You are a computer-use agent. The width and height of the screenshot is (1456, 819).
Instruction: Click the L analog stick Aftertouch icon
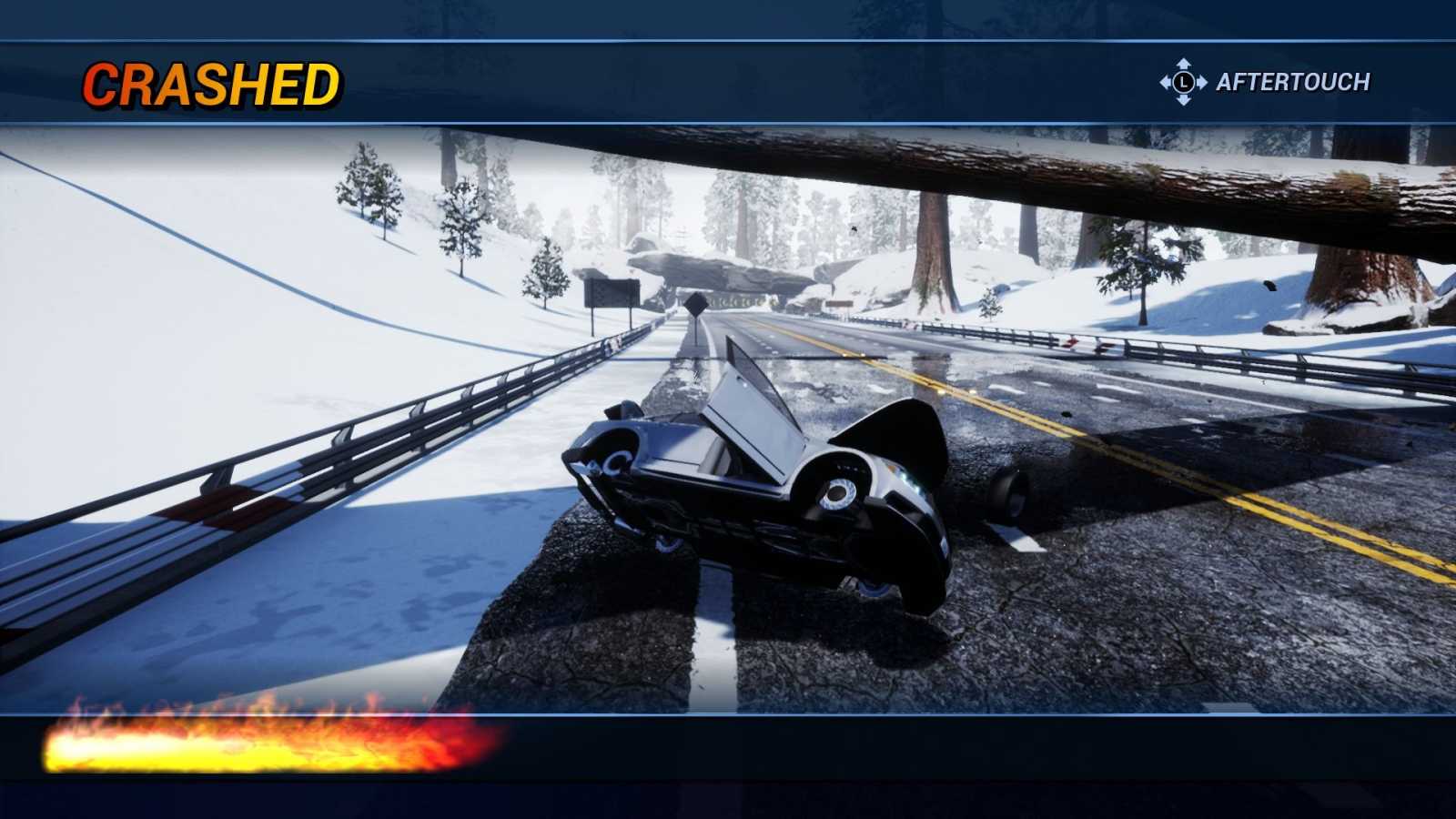(x=1183, y=82)
